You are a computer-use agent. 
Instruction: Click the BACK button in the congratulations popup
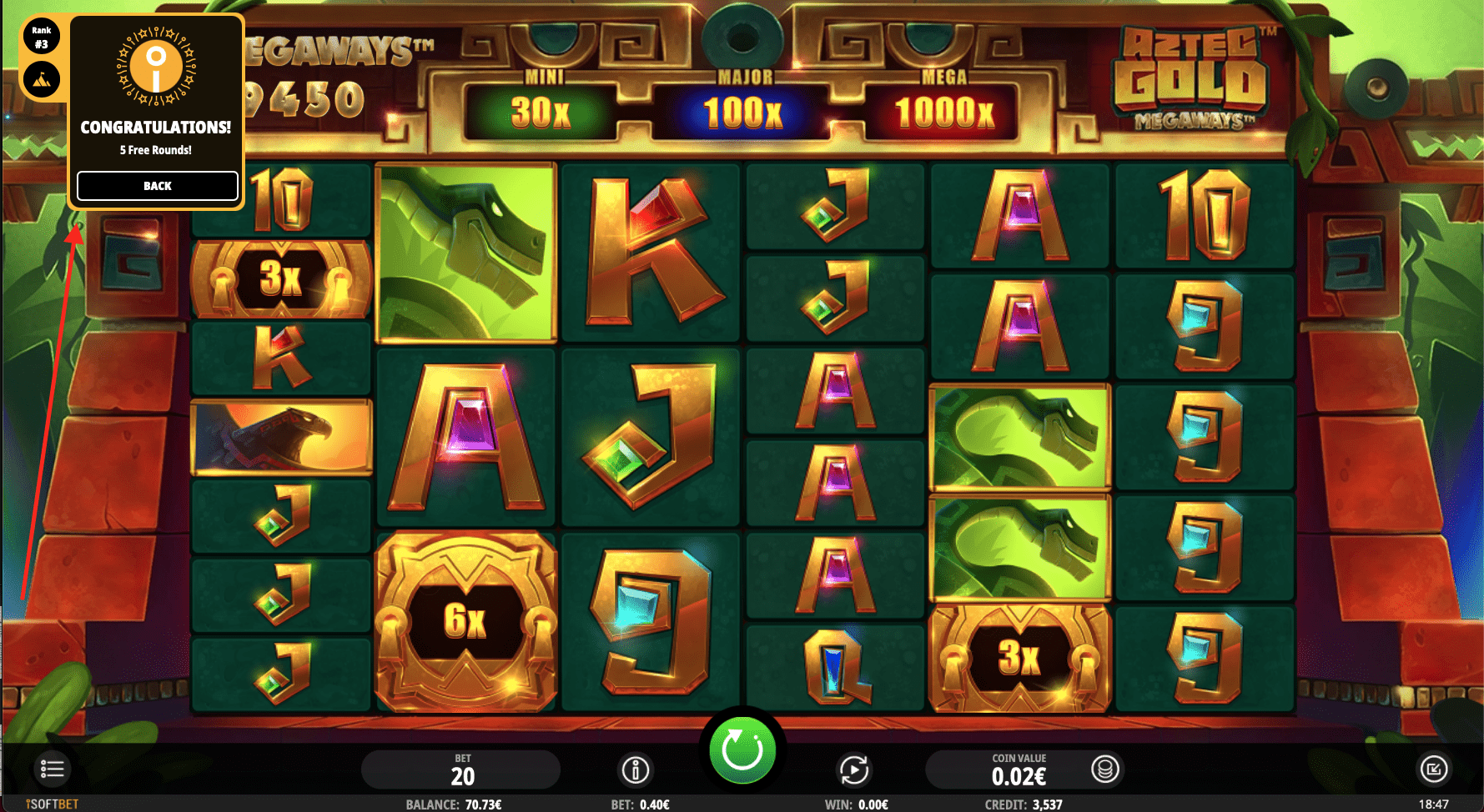click(x=157, y=186)
